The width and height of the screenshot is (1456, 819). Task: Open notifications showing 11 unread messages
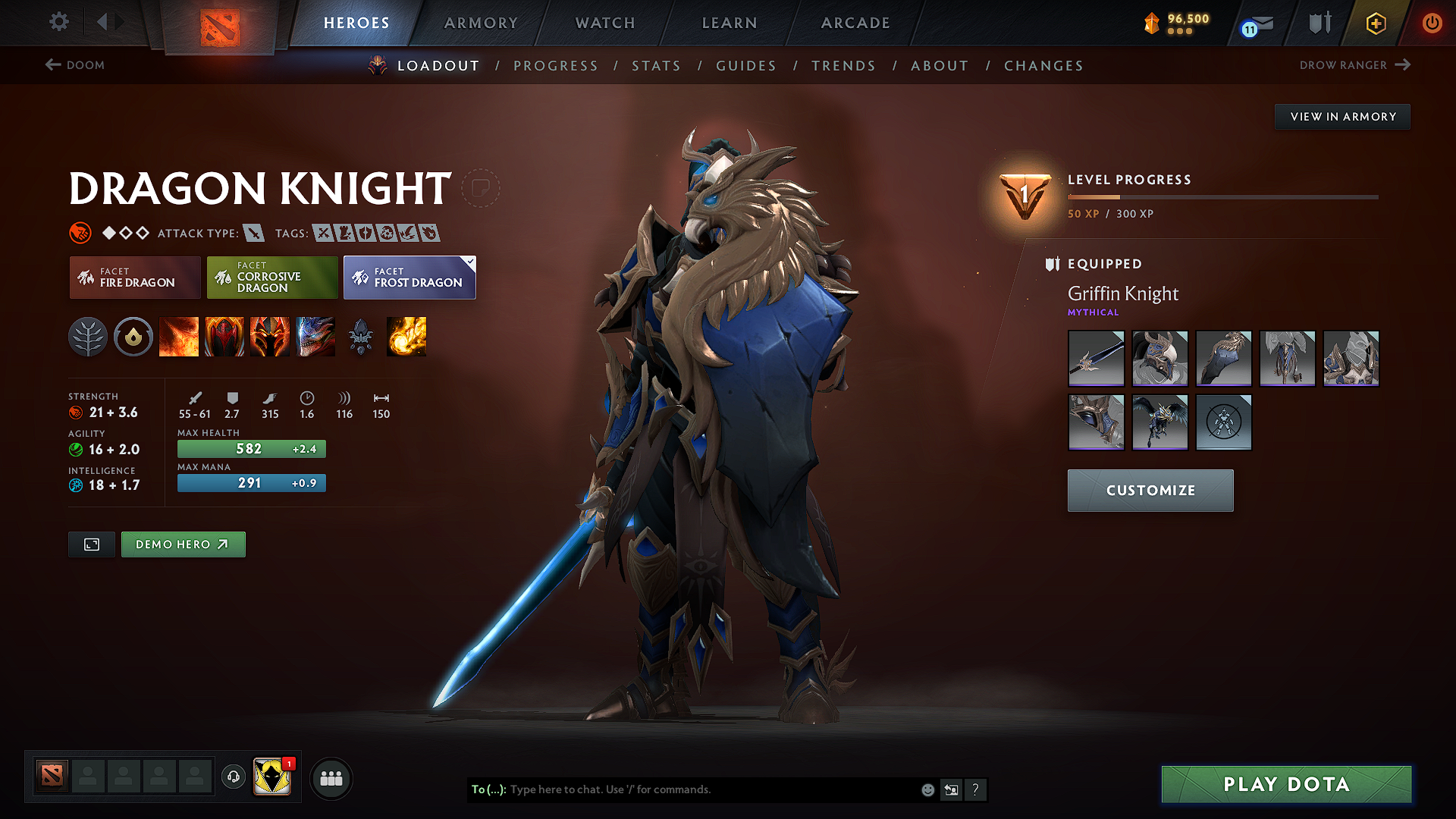tap(1255, 23)
